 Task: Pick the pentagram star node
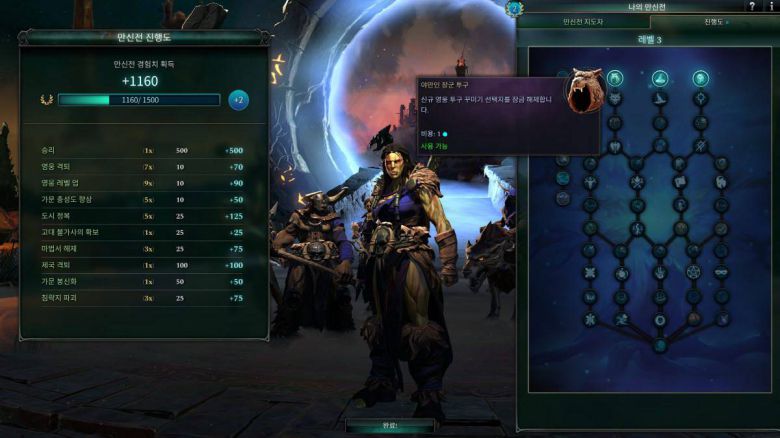(691, 272)
